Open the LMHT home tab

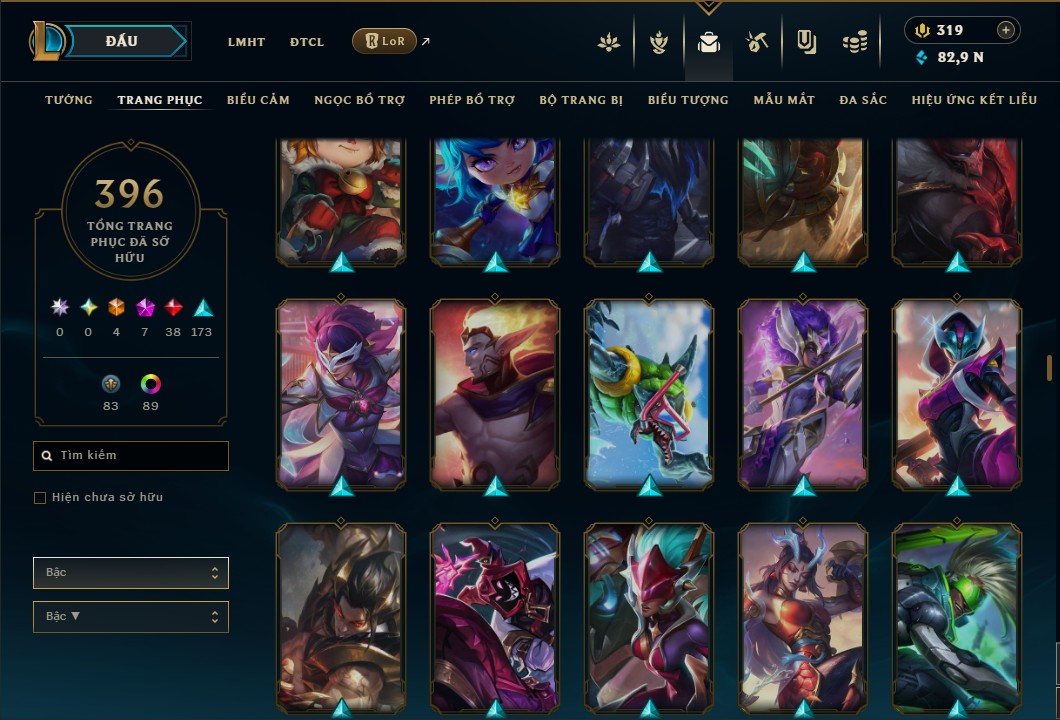click(246, 42)
